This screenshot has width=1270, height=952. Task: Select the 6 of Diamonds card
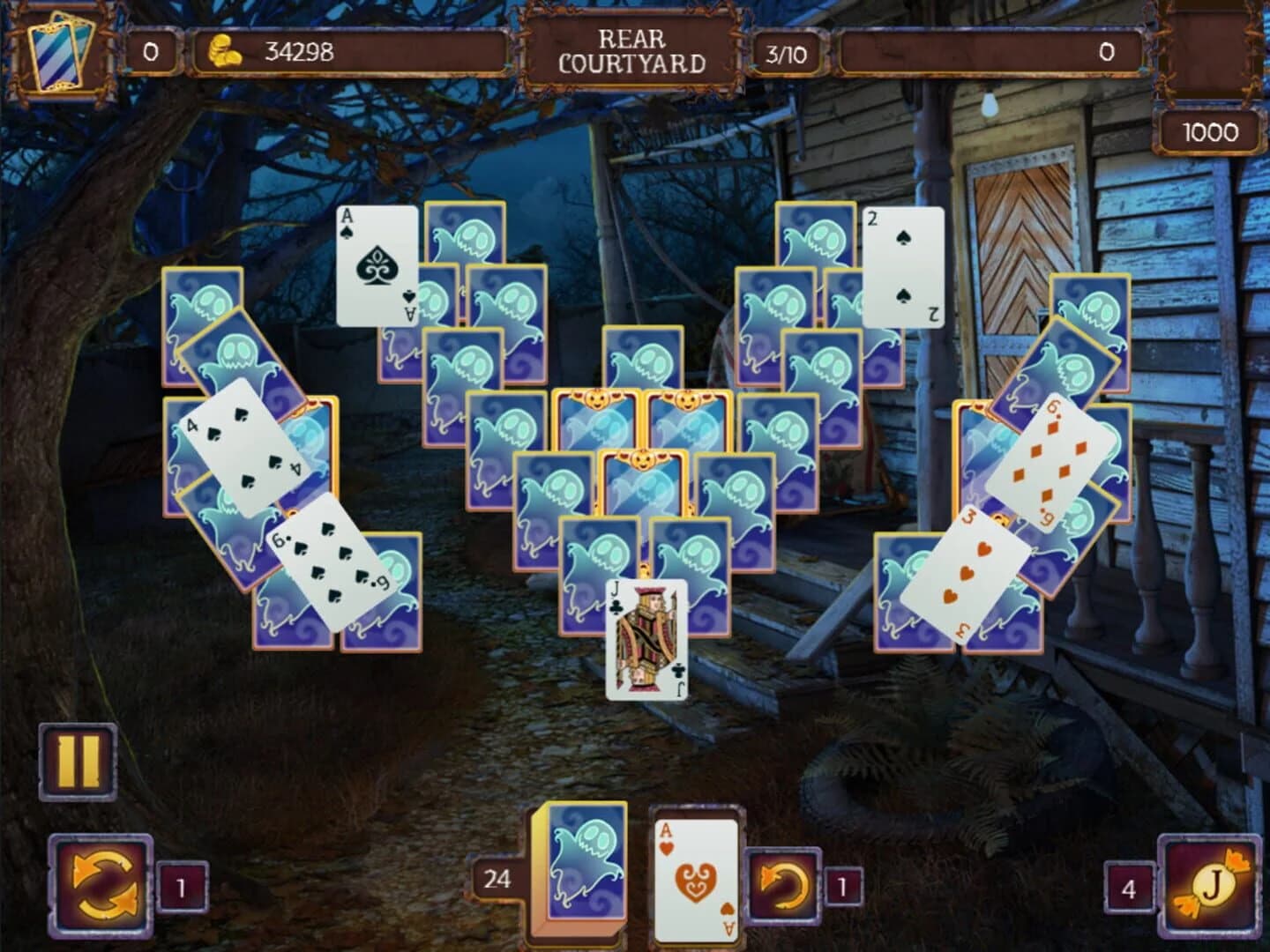click(x=1048, y=460)
